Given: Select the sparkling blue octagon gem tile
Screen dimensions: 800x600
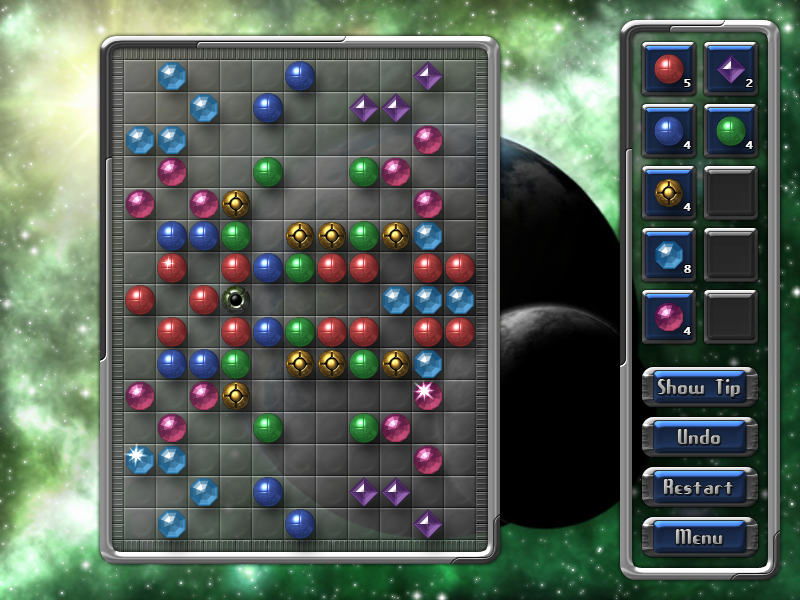Looking at the screenshot, I should click(139, 459).
